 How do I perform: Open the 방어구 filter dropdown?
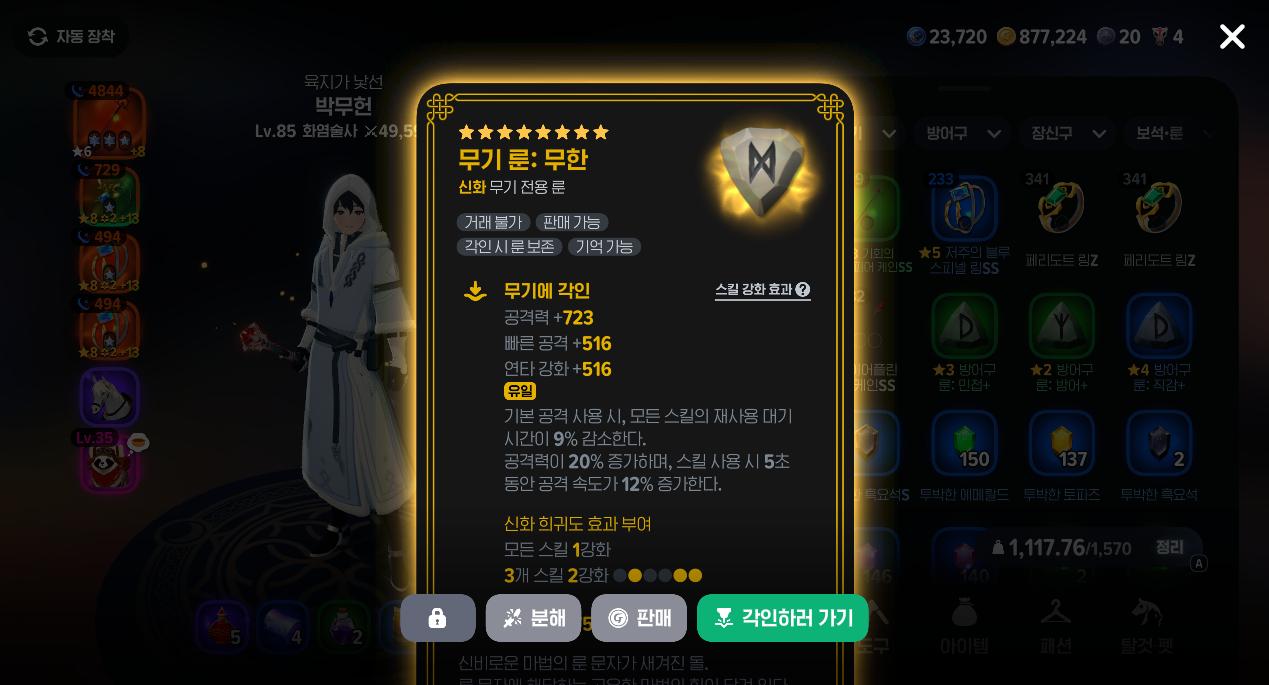tap(962, 133)
